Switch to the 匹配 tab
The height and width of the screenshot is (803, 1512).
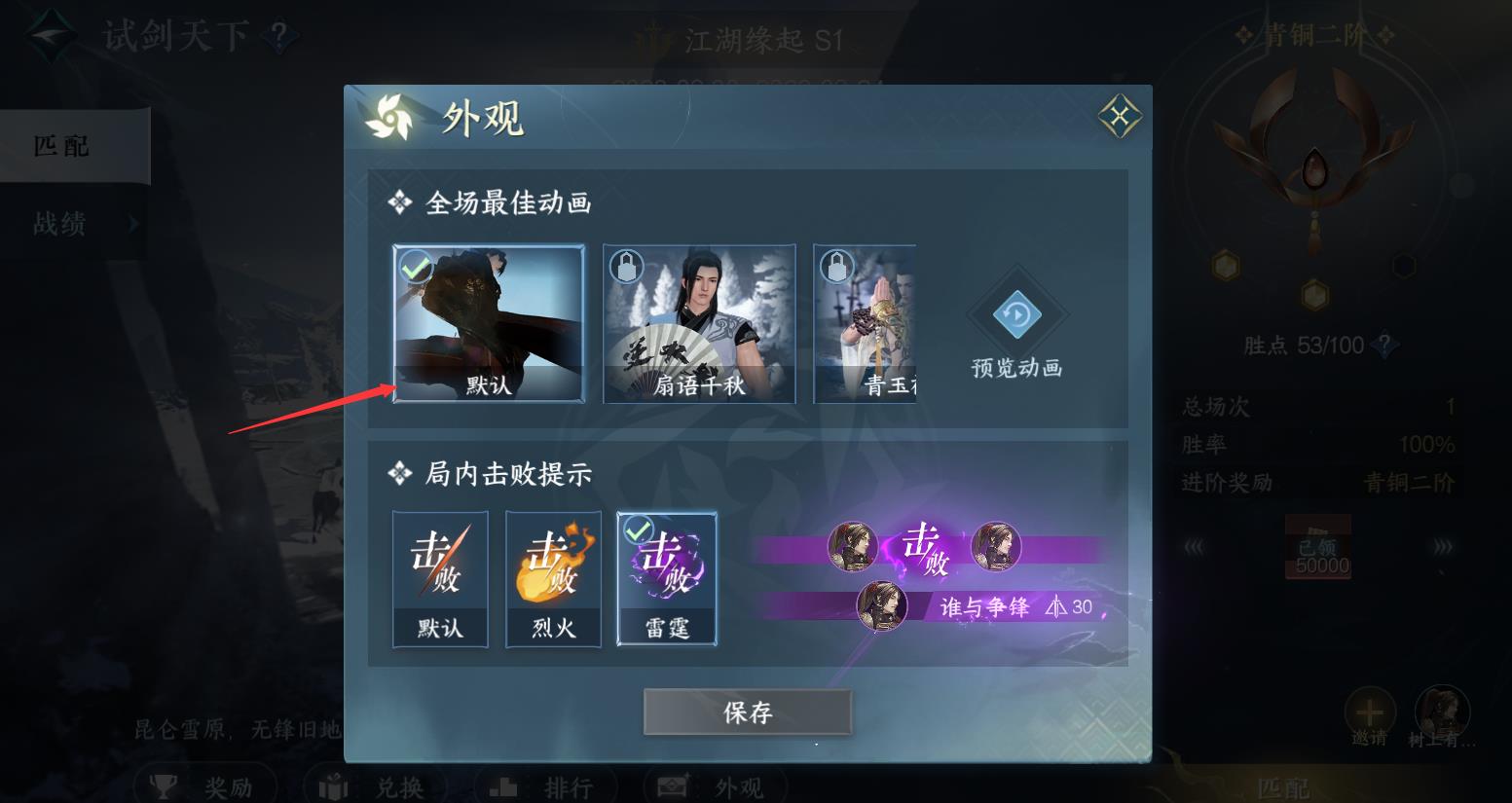tap(58, 146)
